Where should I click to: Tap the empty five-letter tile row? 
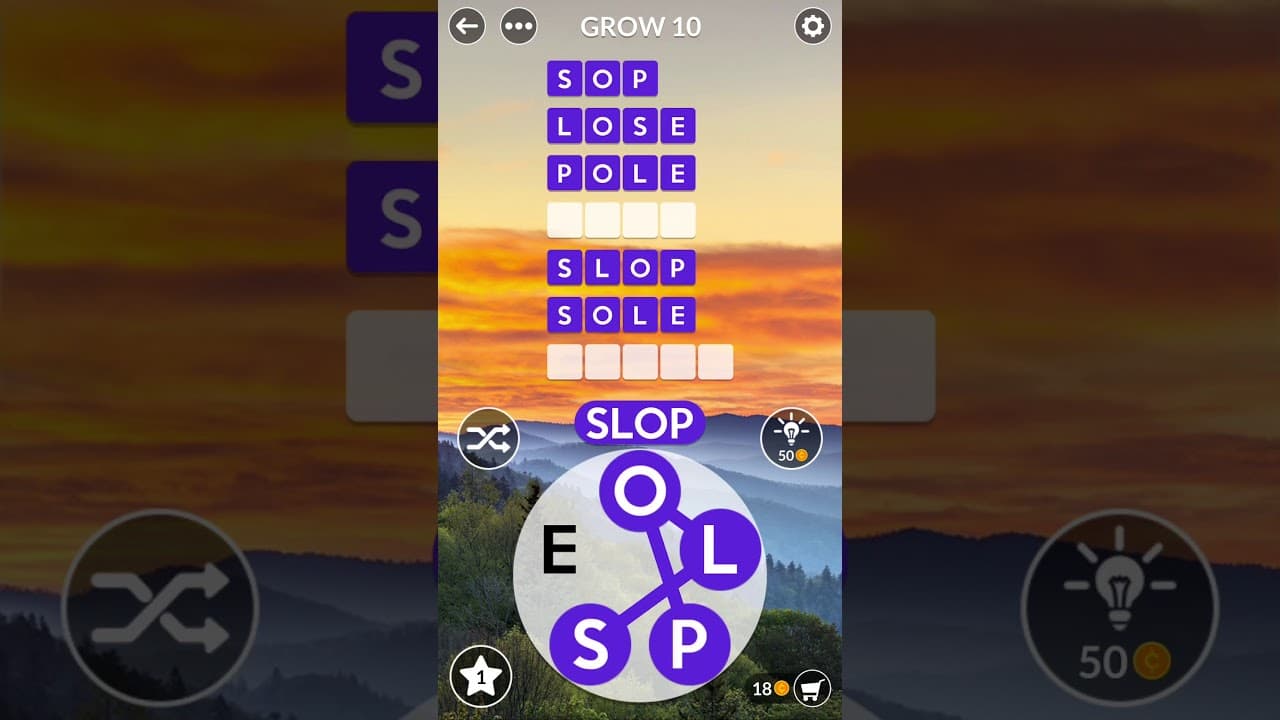click(x=640, y=361)
